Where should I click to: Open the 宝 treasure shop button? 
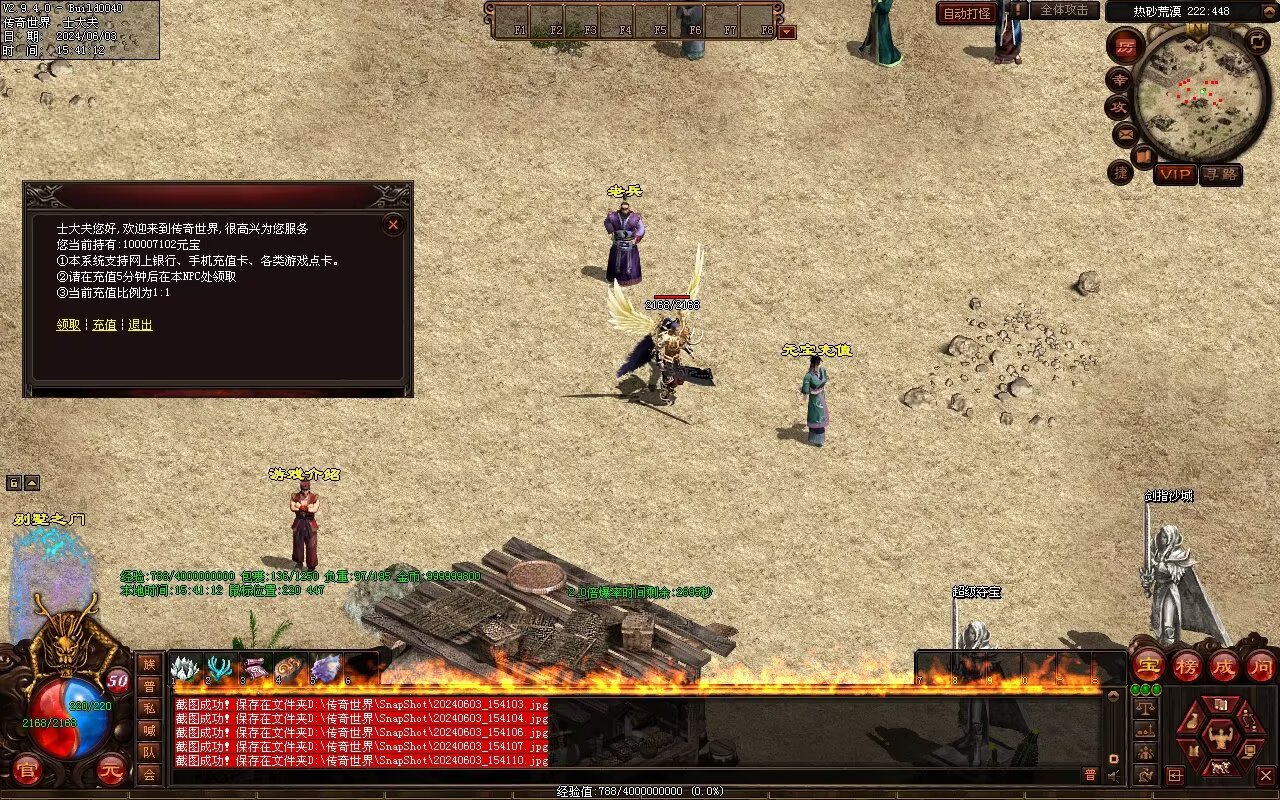1149,665
